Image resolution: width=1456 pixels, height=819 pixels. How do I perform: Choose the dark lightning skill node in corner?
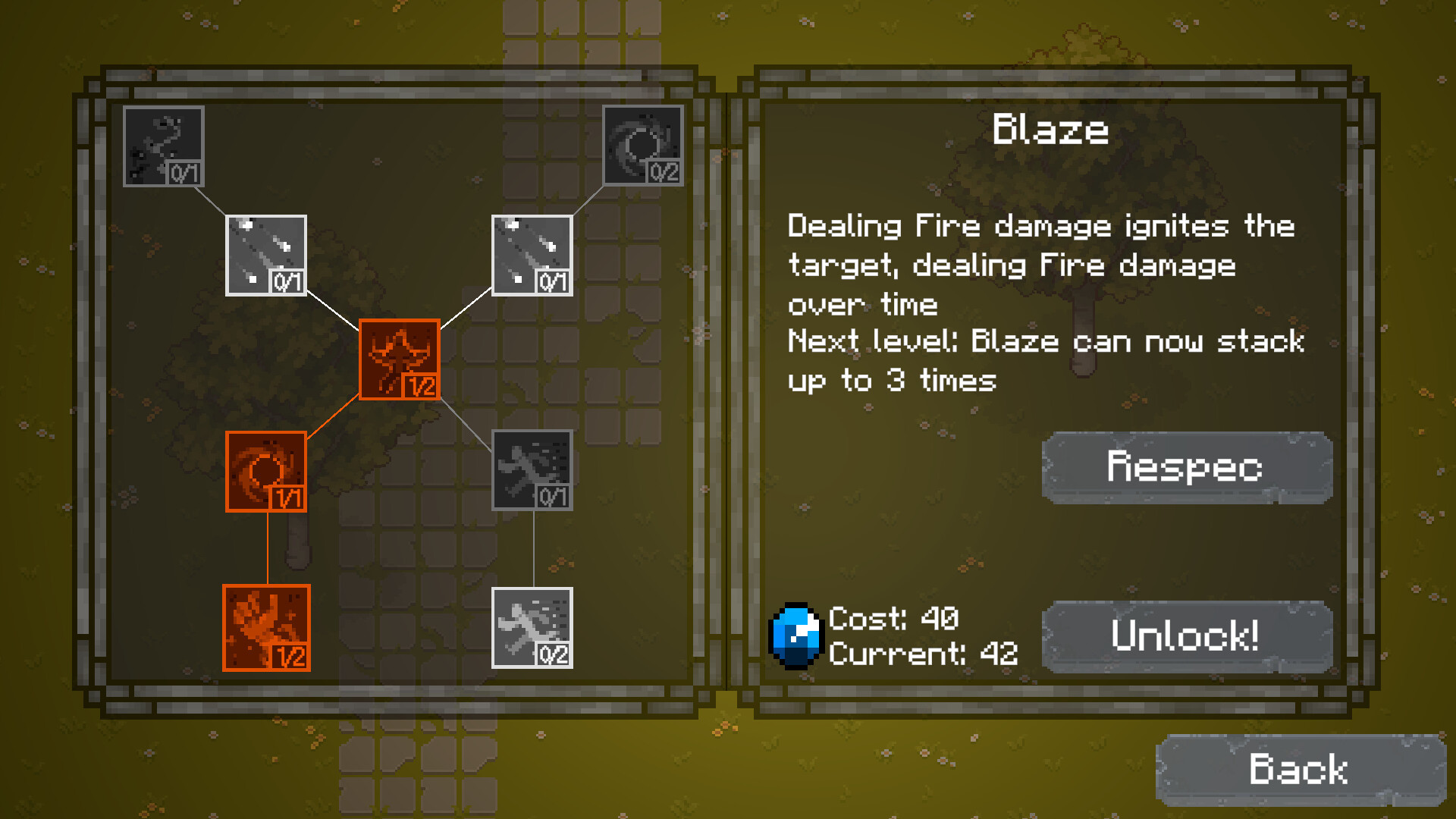tap(164, 146)
